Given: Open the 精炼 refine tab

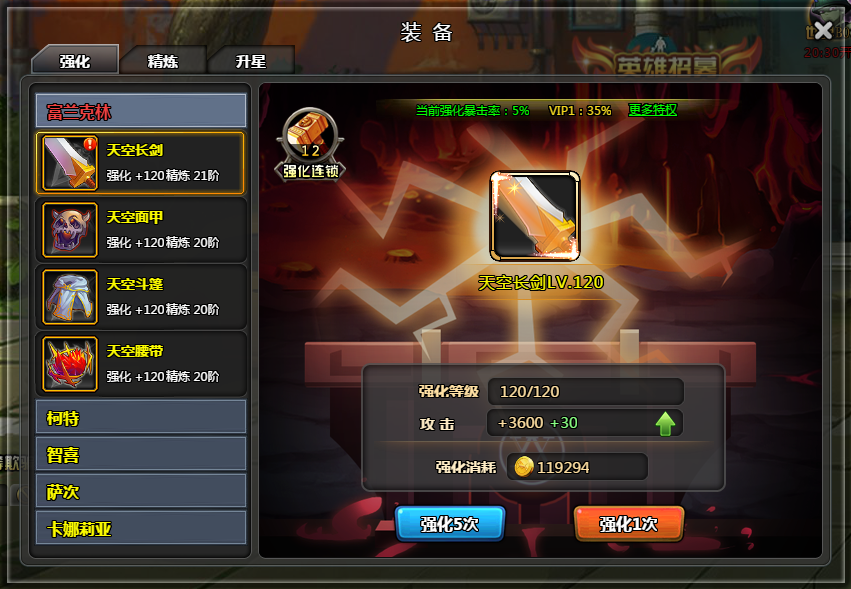Looking at the screenshot, I should pyautogui.click(x=163, y=60).
